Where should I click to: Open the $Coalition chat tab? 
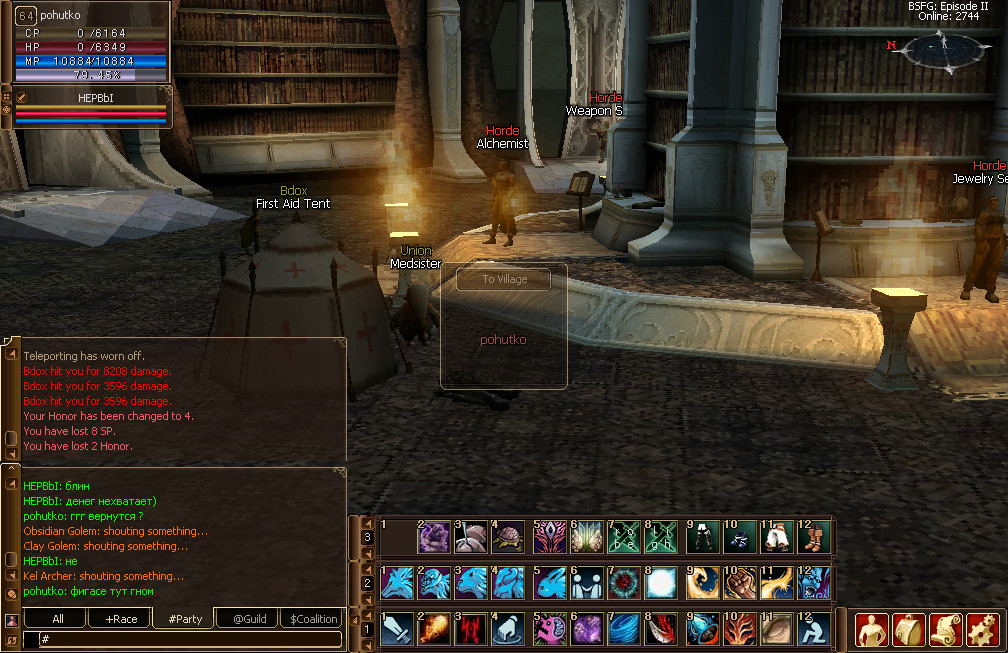coord(313,619)
